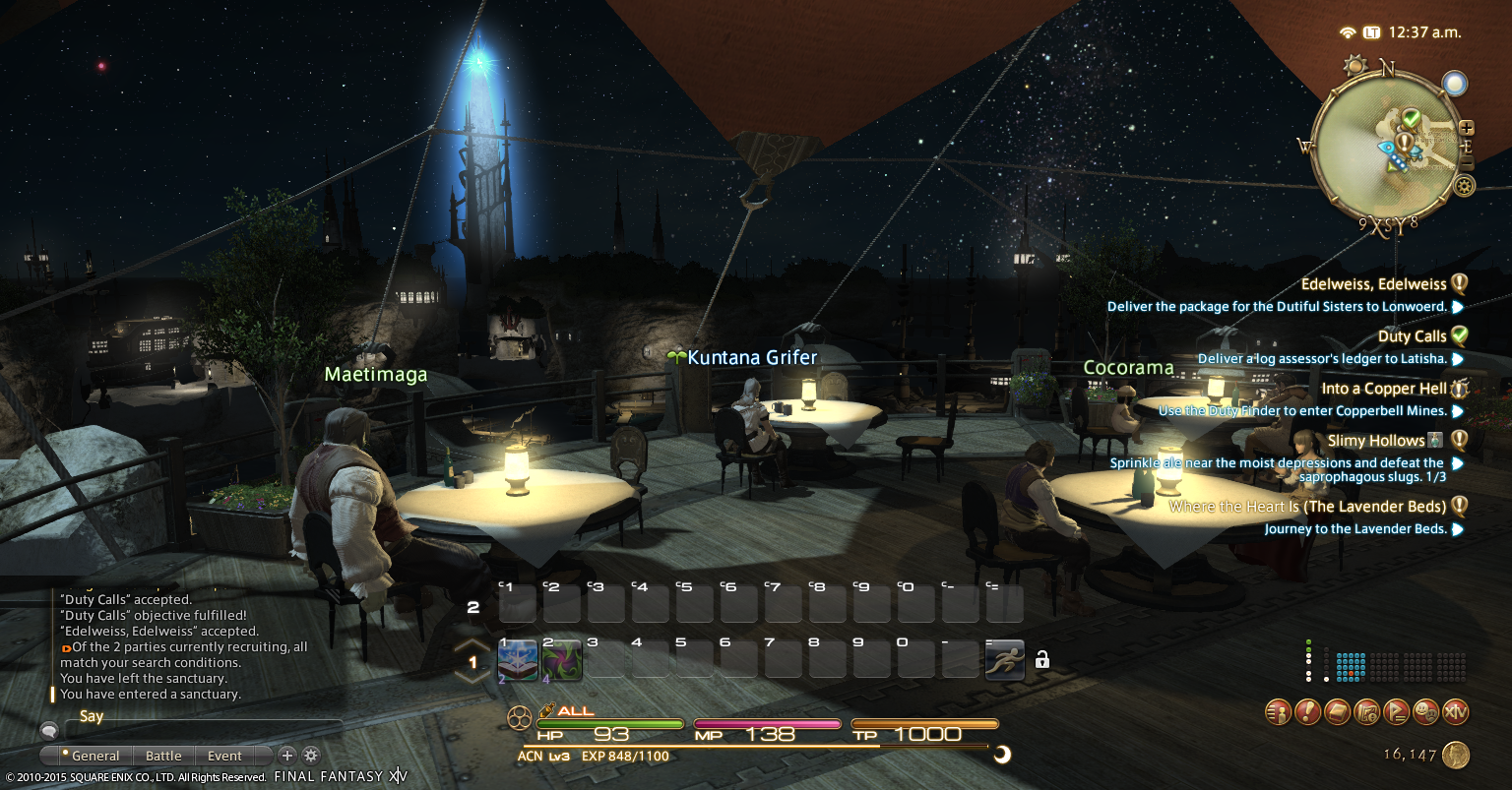Screen dimensions: 1512x790
Task: Select the Into a Copper Hell quest
Action: 1384,389
